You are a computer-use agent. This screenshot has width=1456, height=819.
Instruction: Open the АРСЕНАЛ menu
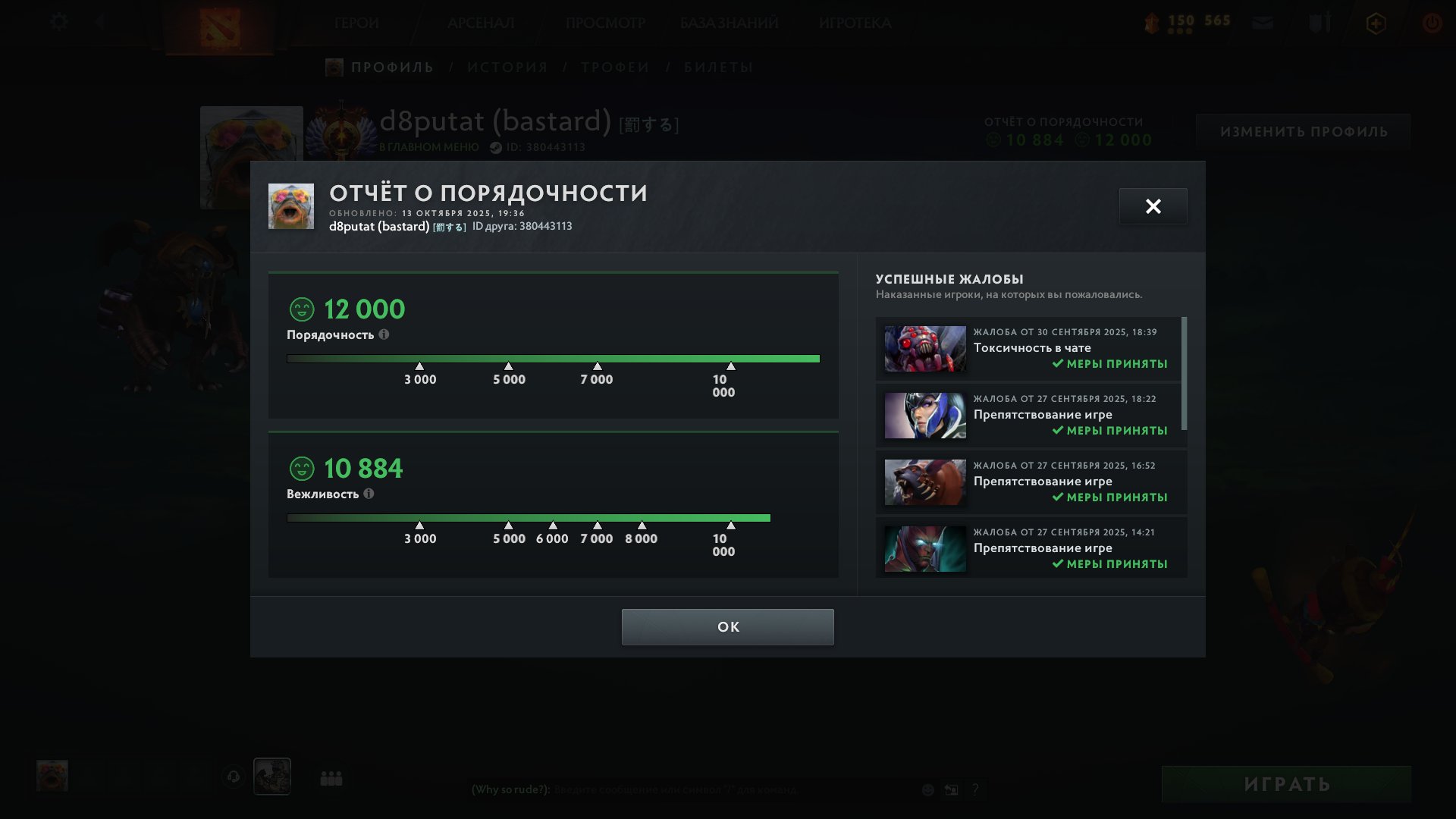pos(480,23)
